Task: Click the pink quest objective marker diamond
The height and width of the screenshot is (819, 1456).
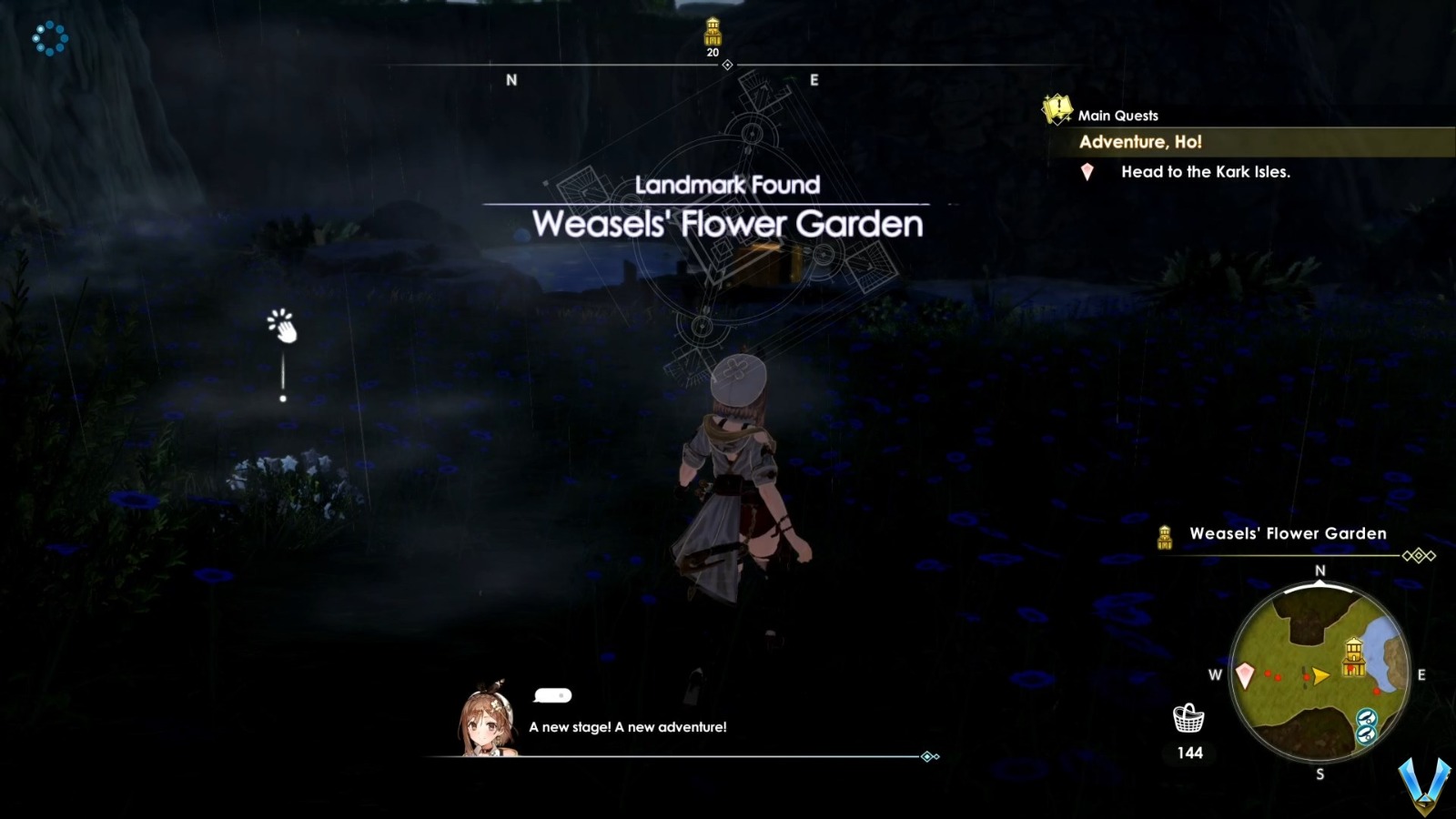Action: point(1087,172)
